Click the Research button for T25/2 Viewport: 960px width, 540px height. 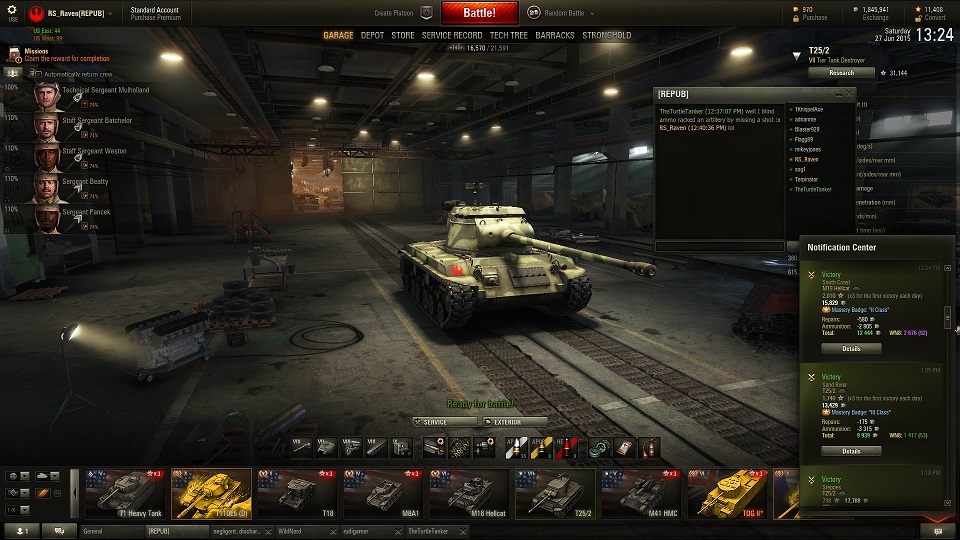[x=841, y=73]
